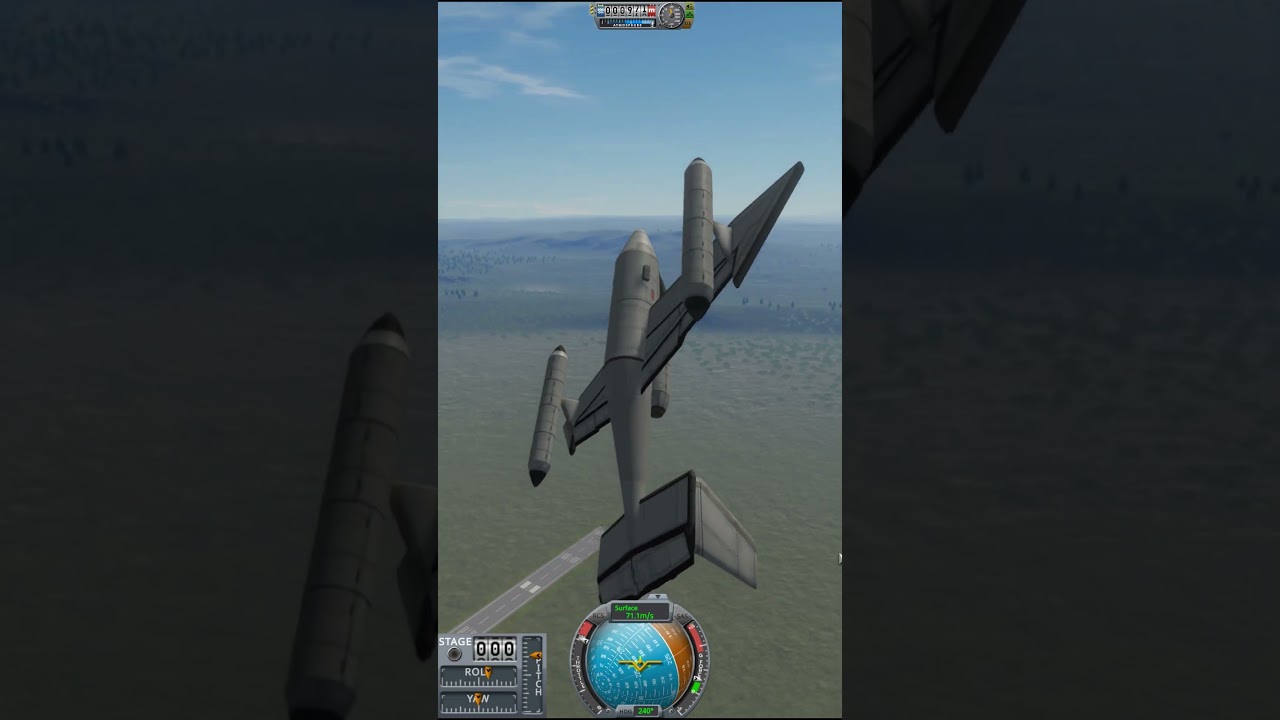Cycle the Surface speed display mode
The height and width of the screenshot is (720, 1280).
point(640,612)
